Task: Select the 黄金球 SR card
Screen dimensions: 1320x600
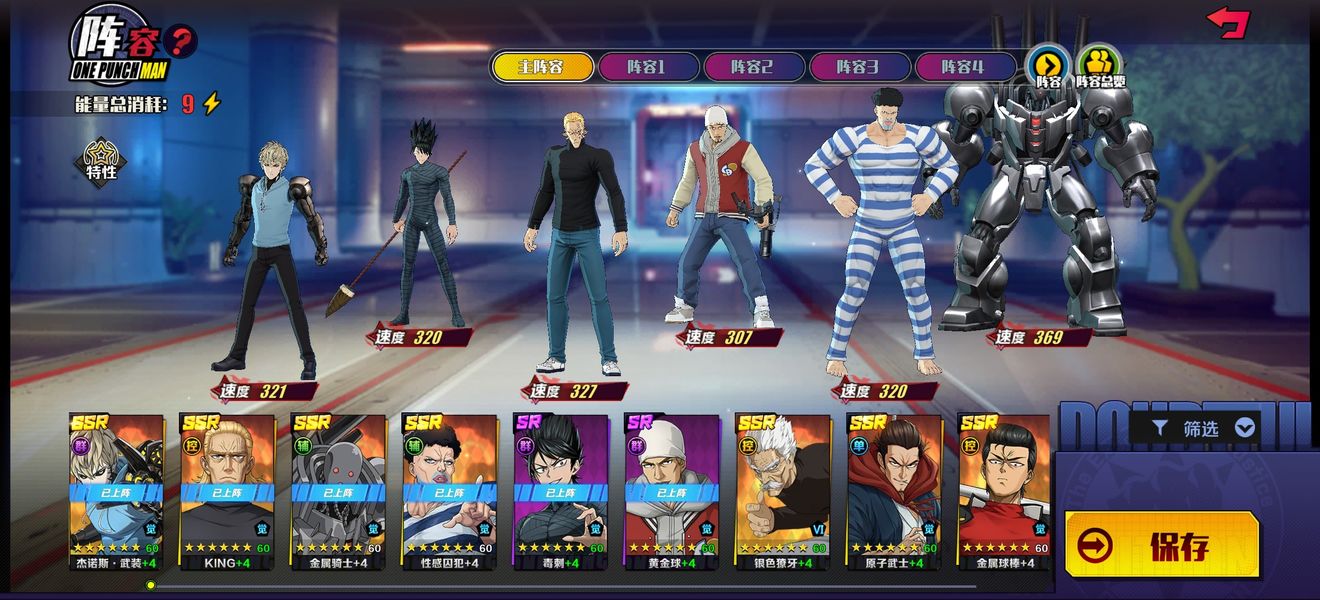Action: point(671,490)
